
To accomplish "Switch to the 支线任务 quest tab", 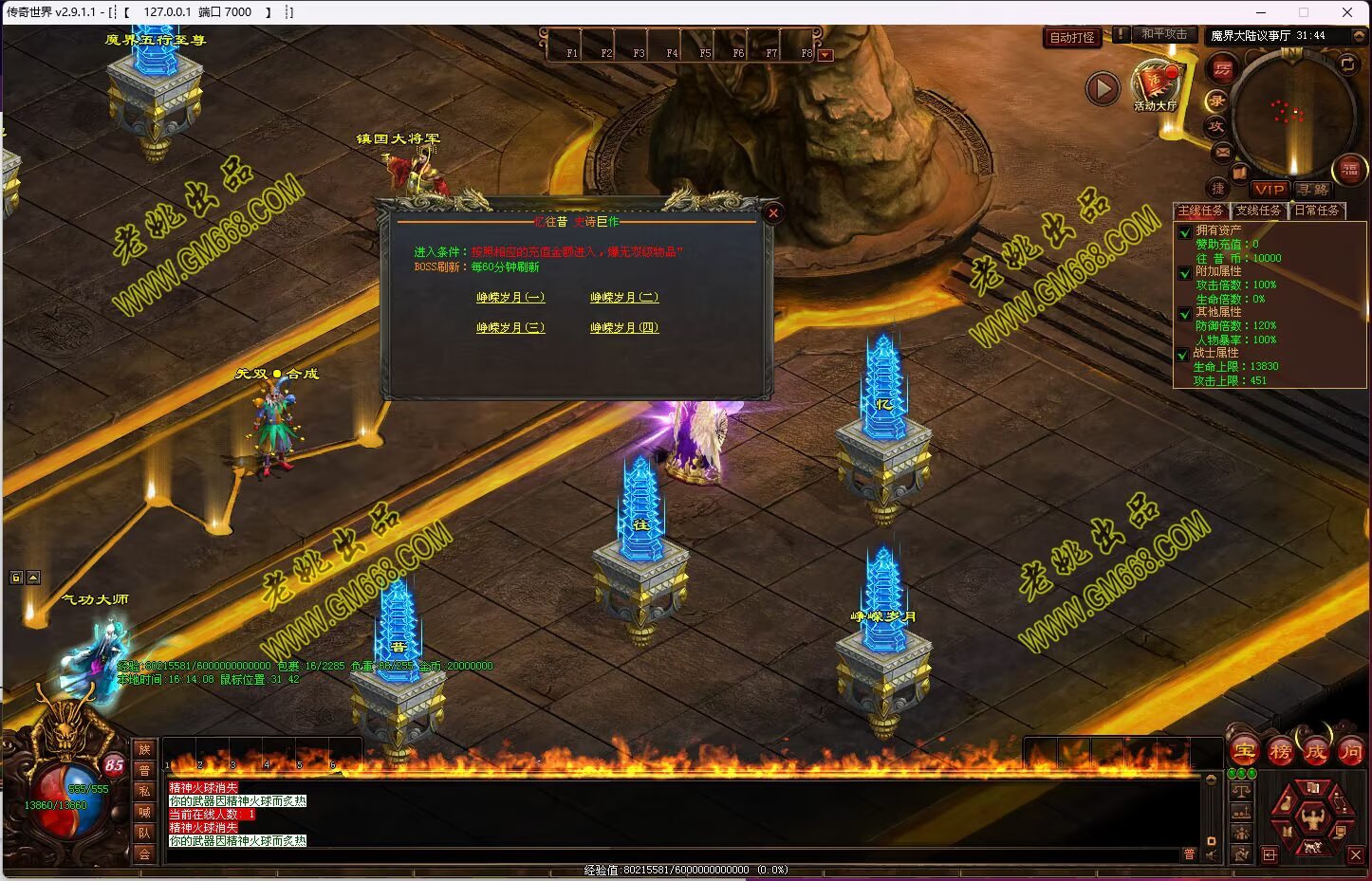I will 1258,211.
